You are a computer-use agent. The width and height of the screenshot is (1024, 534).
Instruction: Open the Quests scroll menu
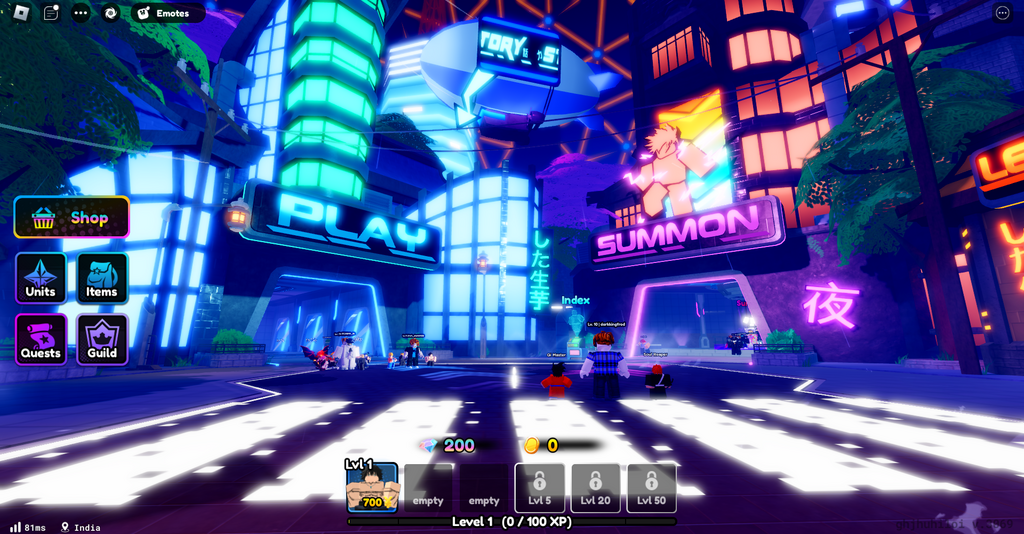point(41,339)
